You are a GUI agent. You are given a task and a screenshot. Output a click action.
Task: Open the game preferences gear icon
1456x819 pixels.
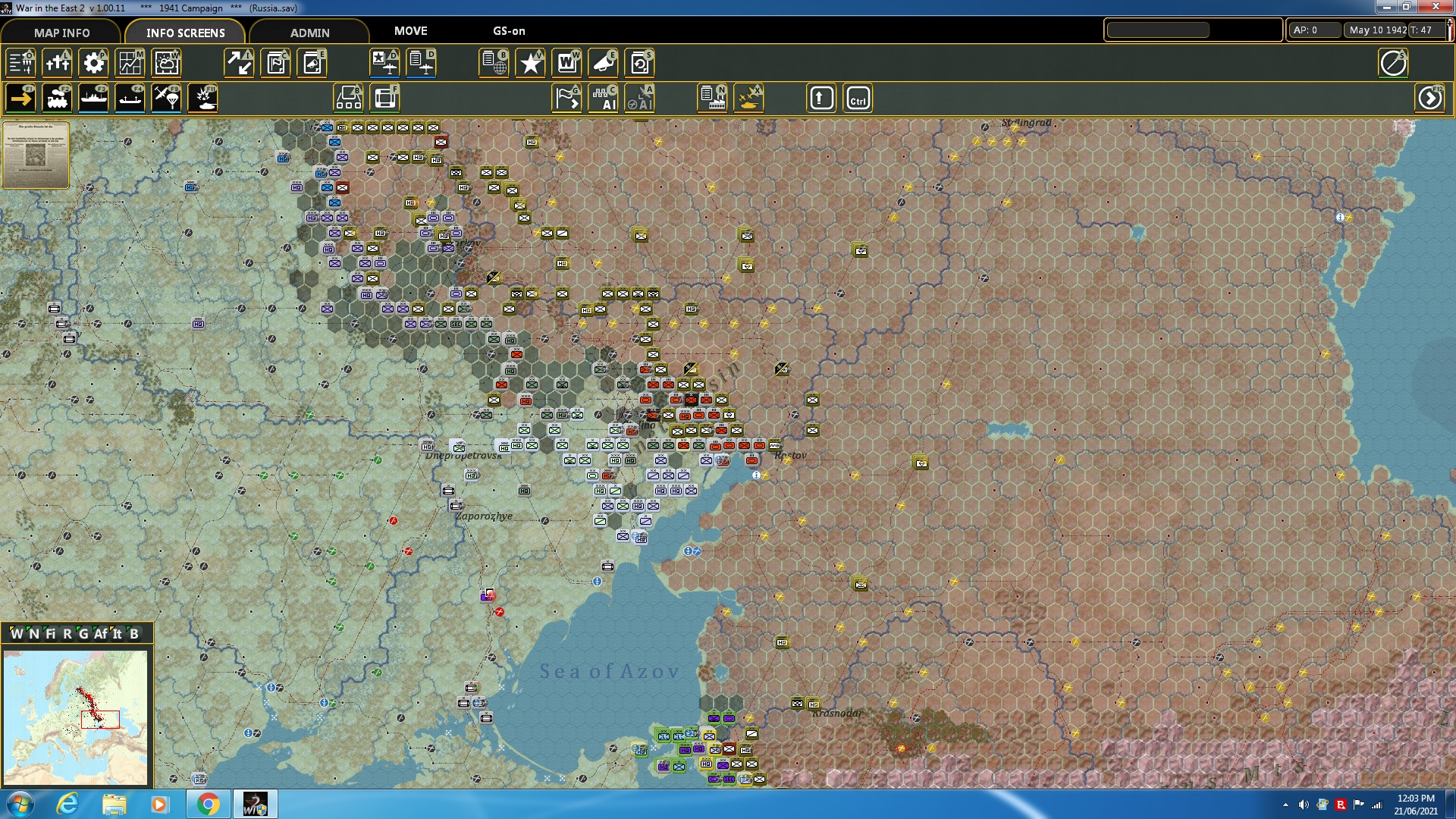pyautogui.click(x=93, y=63)
